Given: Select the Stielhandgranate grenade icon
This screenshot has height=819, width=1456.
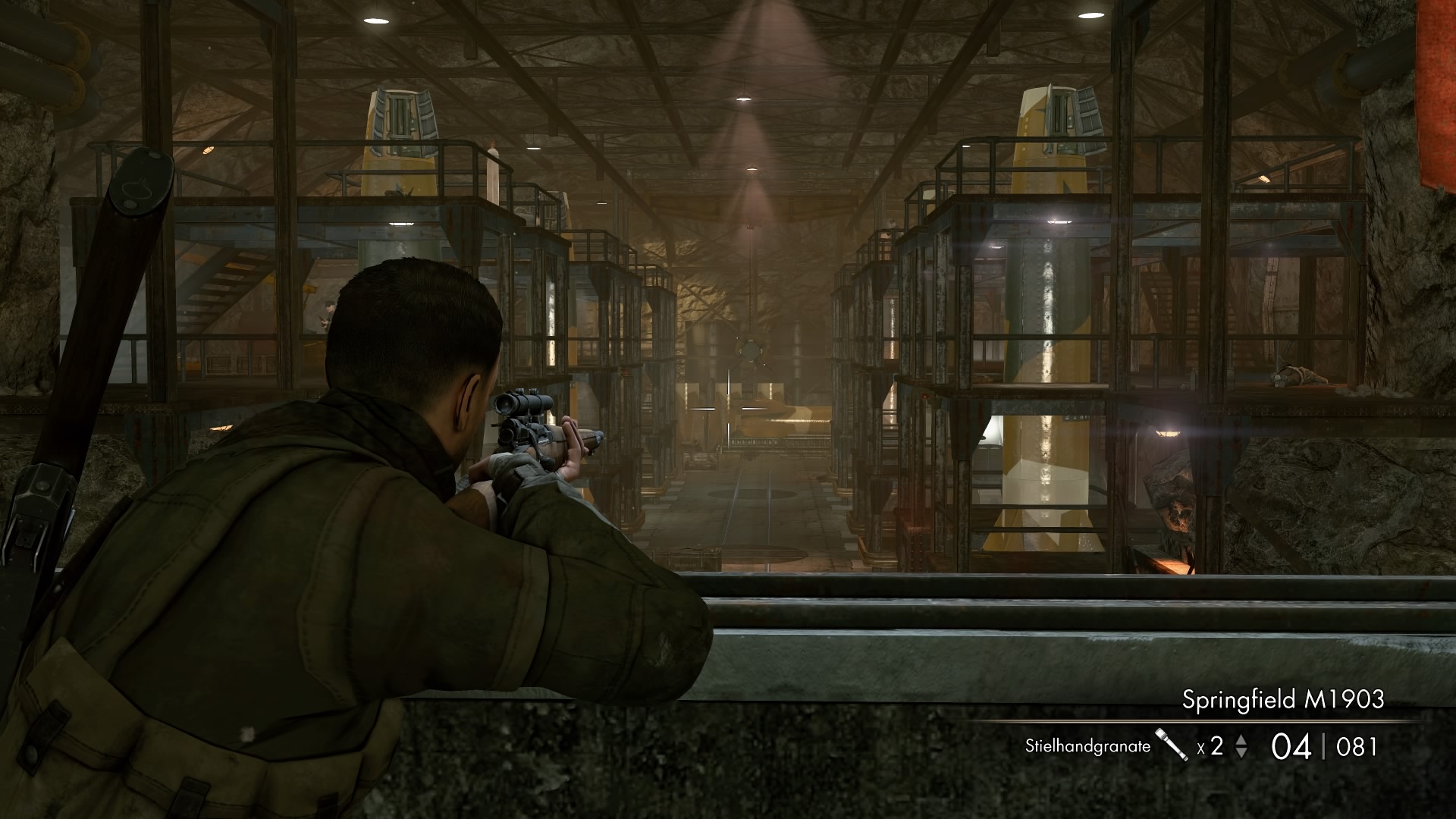Looking at the screenshot, I should pos(1172,745).
